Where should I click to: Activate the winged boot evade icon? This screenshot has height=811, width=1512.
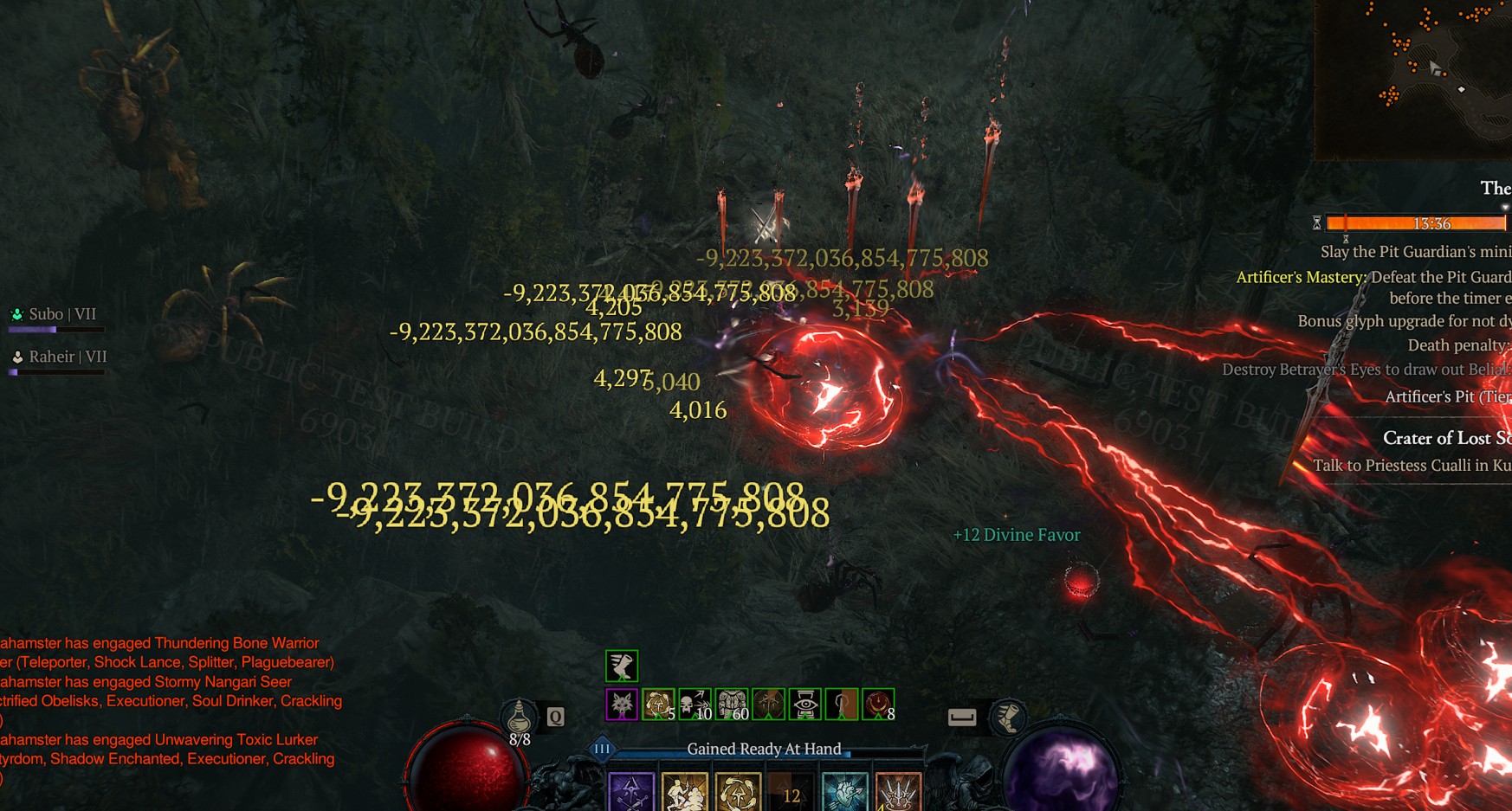tap(1008, 718)
